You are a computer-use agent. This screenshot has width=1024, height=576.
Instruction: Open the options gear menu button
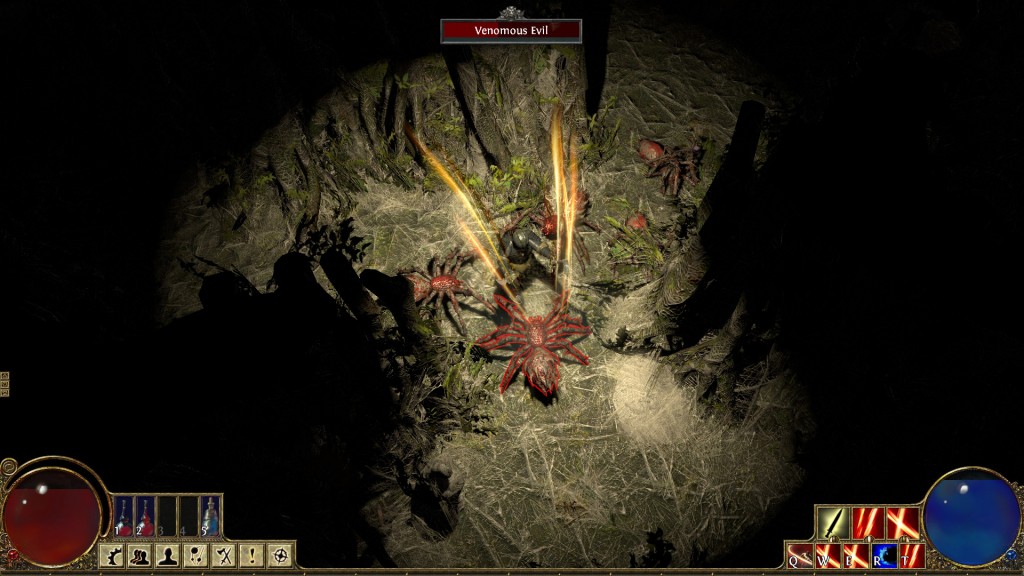click(x=113, y=556)
